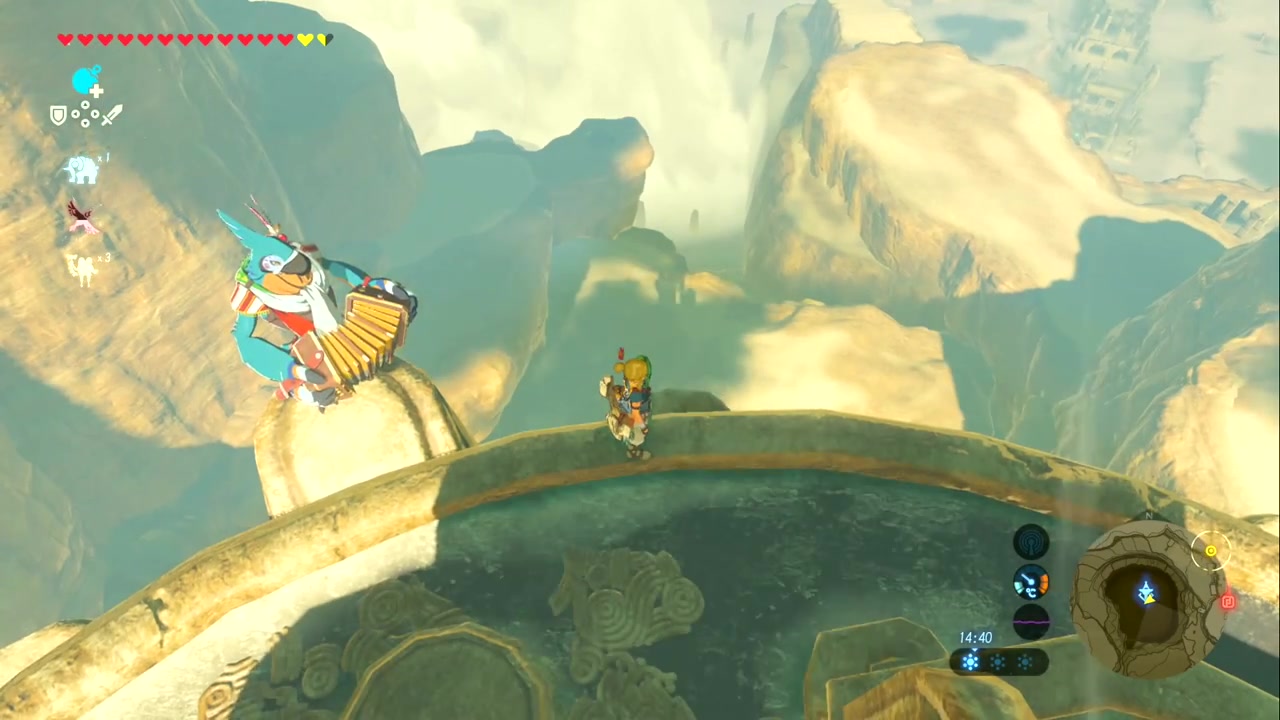Click the third weather forecast slot
The height and width of the screenshot is (720, 1280).
point(1024,660)
